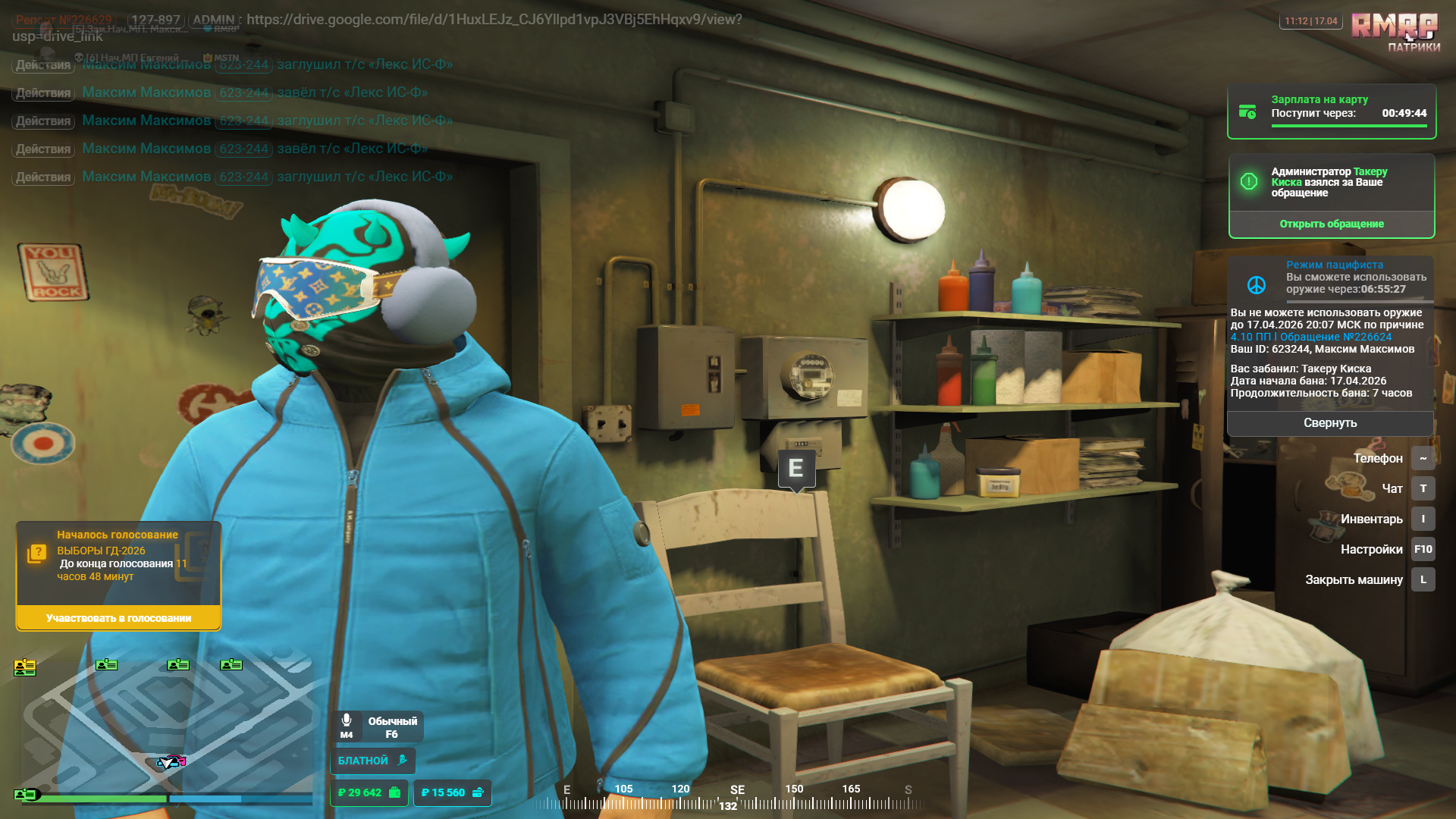Open the Google Drive link in chat

coord(494,20)
